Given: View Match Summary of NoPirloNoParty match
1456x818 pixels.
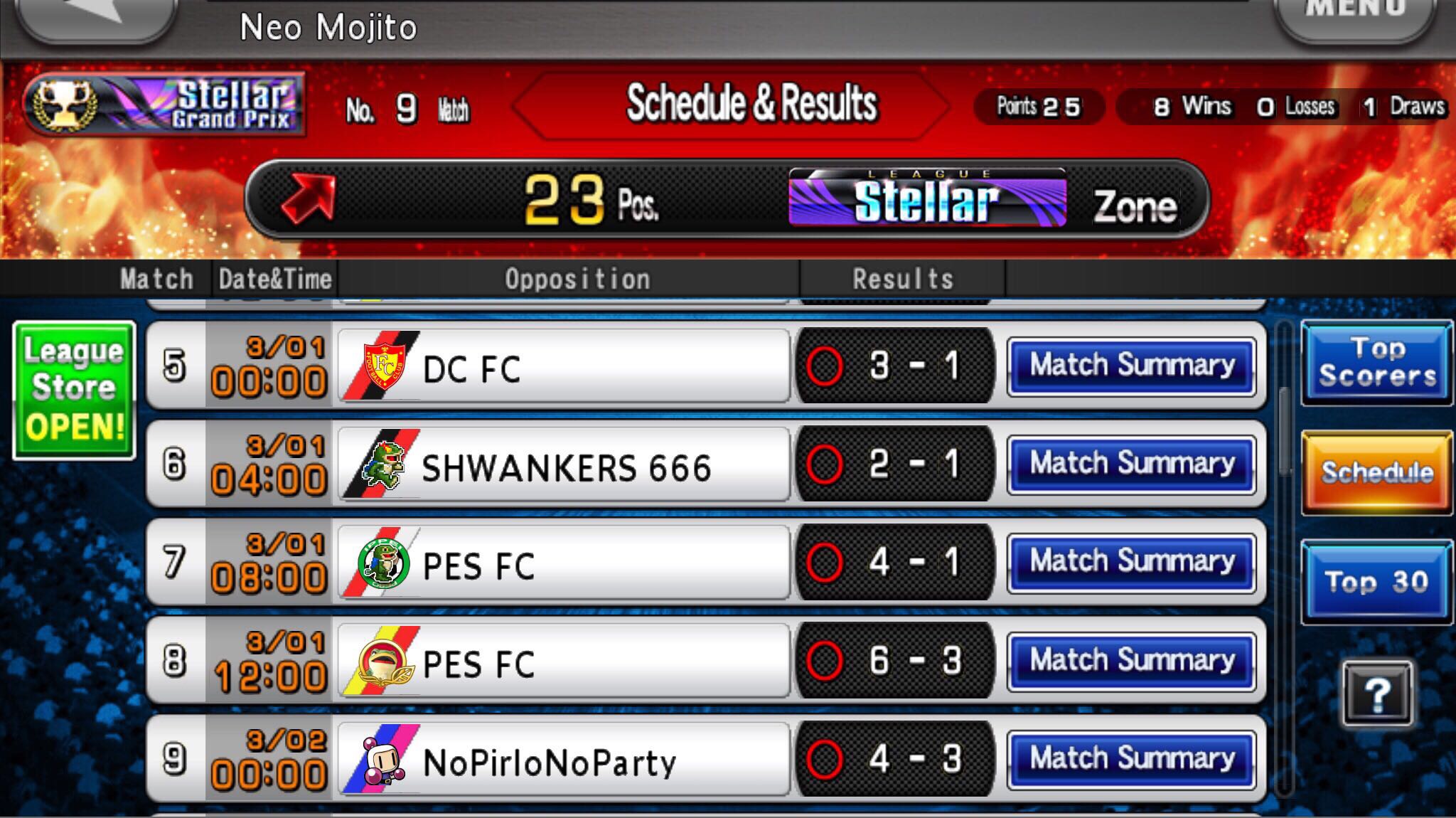Looking at the screenshot, I should tap(1132, 759).
